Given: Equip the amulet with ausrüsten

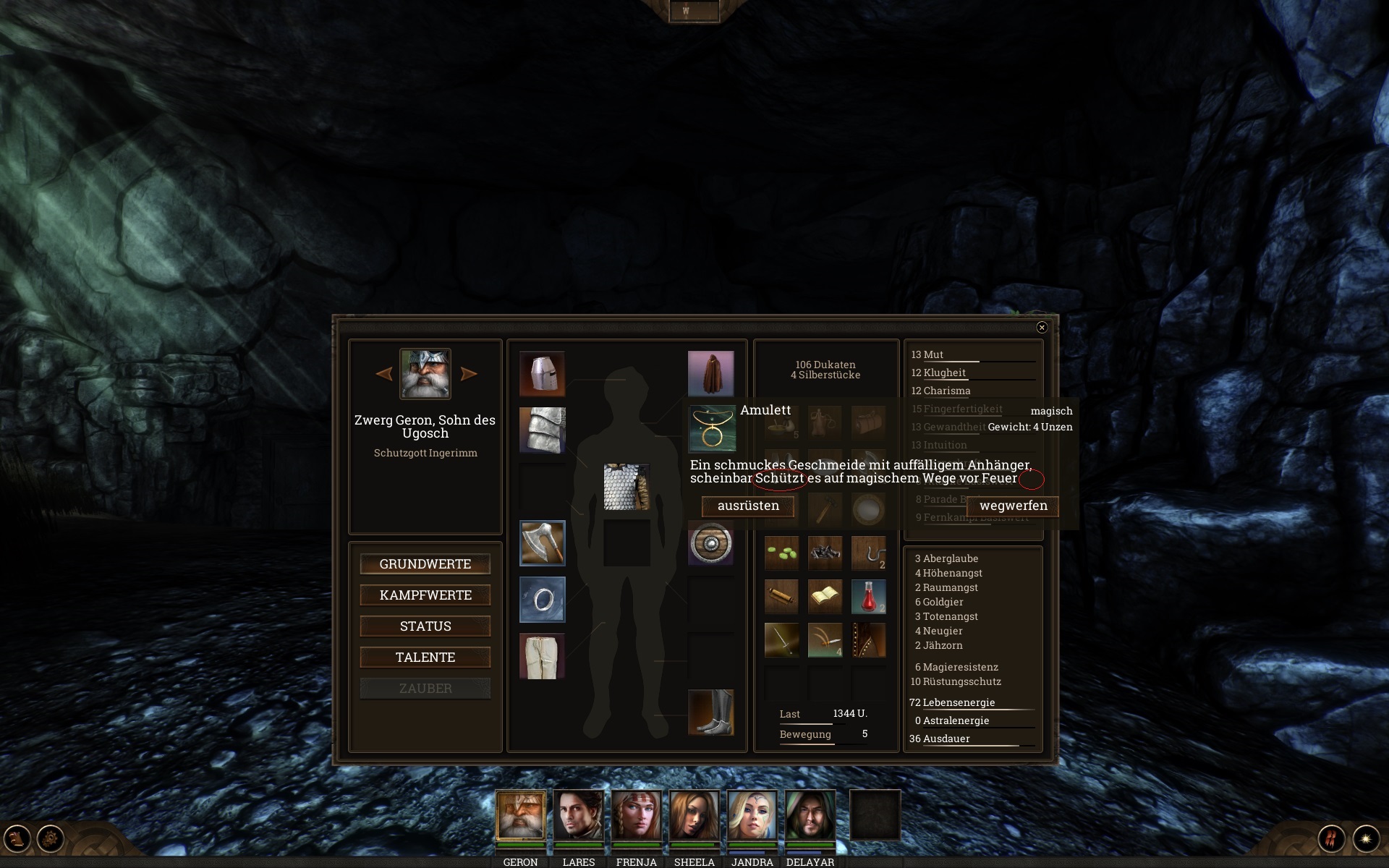Looking at the screenshot, I should (x=748, y=506).
